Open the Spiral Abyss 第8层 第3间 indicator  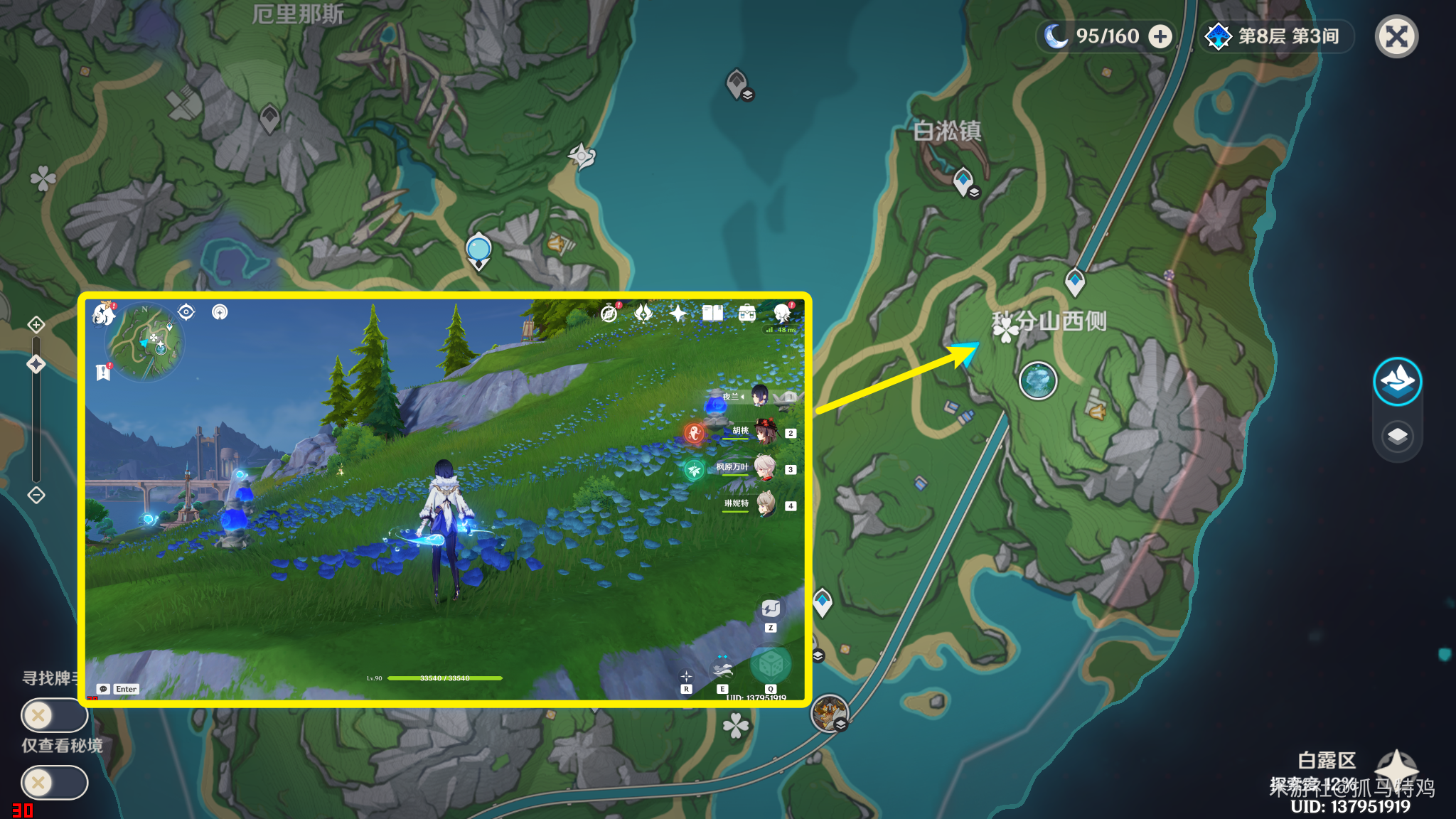tap(1276, 36)
